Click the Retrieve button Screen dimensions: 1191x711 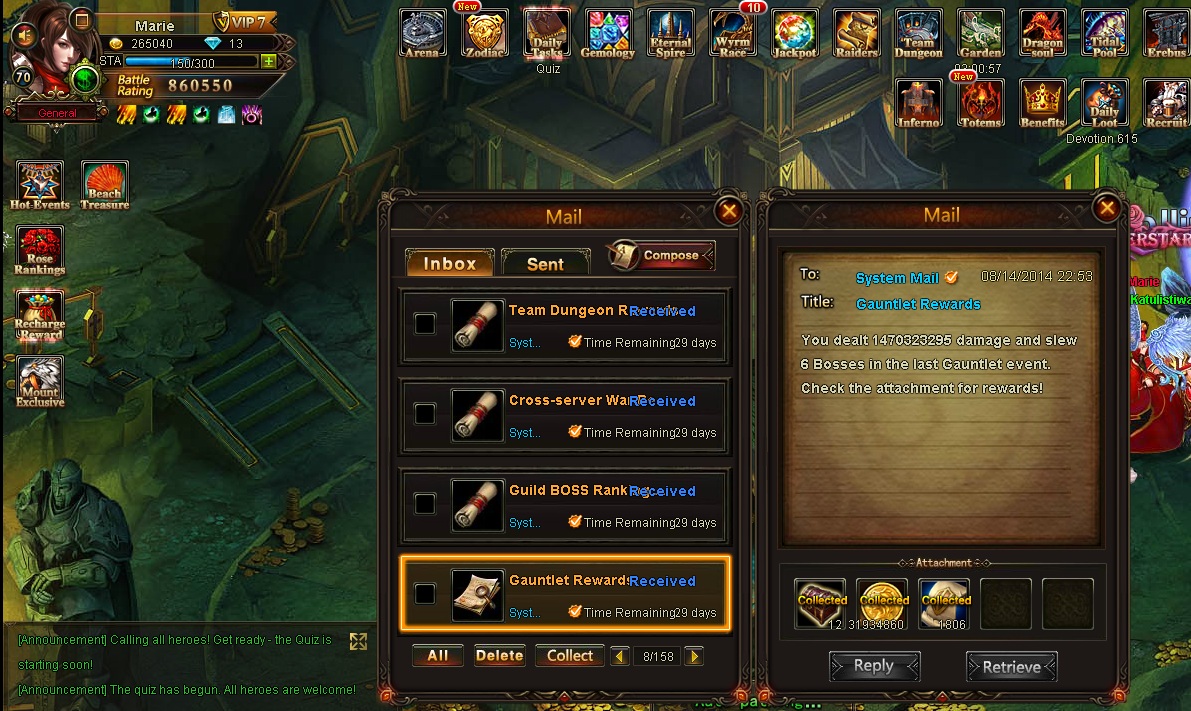point(1011,666)
